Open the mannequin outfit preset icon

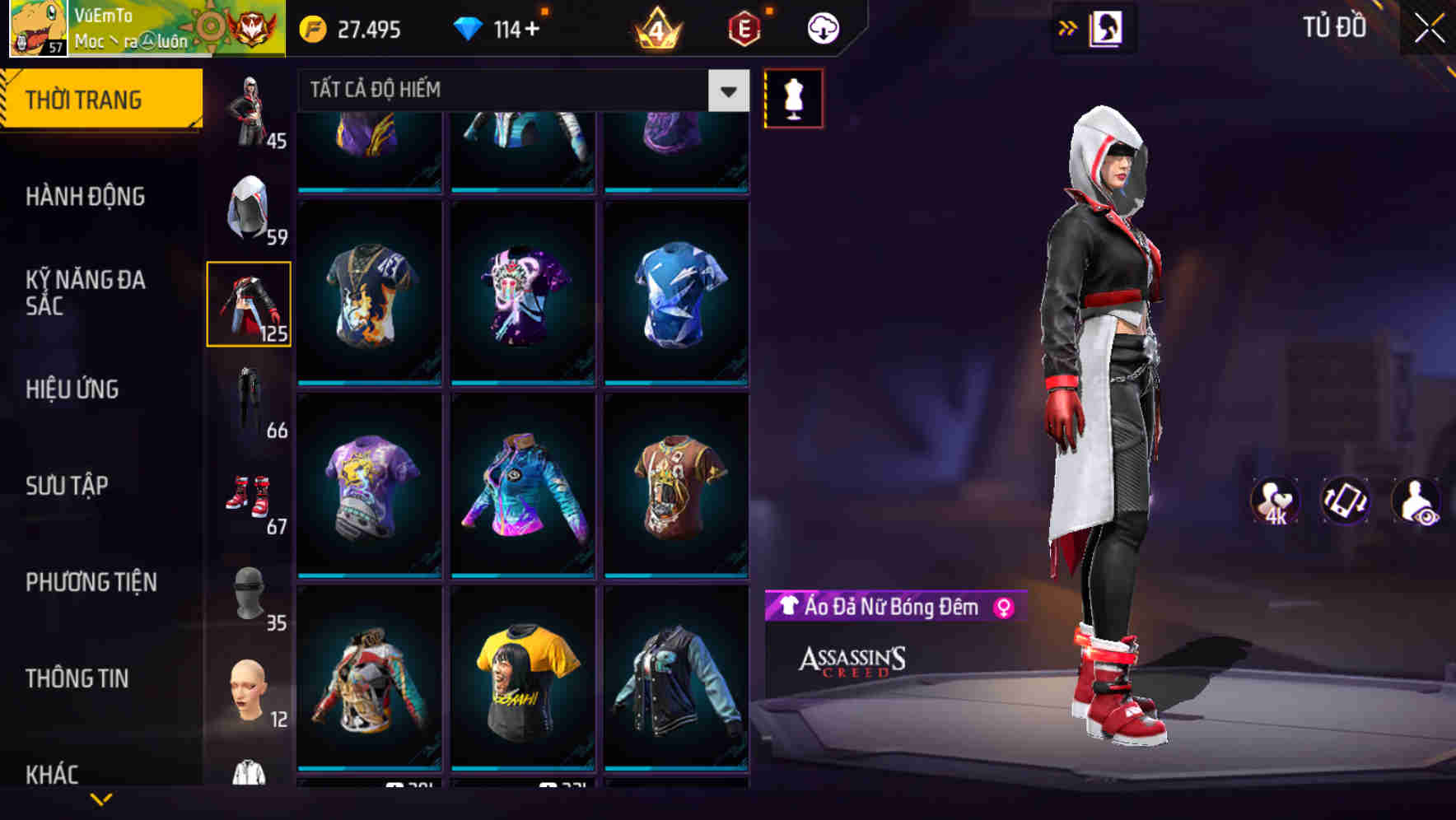point(793,97)
